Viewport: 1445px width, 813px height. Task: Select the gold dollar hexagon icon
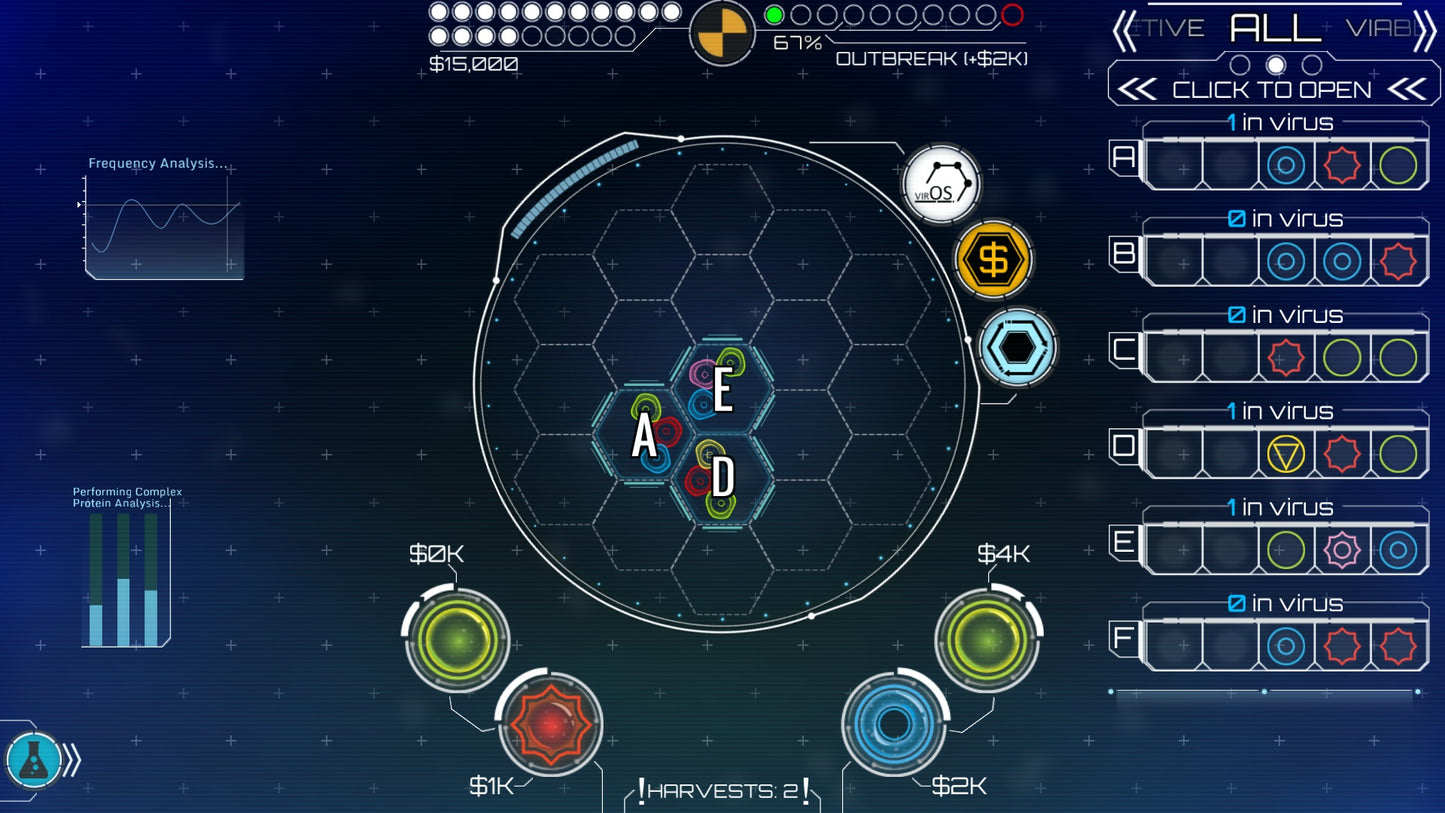pos(991,259)
